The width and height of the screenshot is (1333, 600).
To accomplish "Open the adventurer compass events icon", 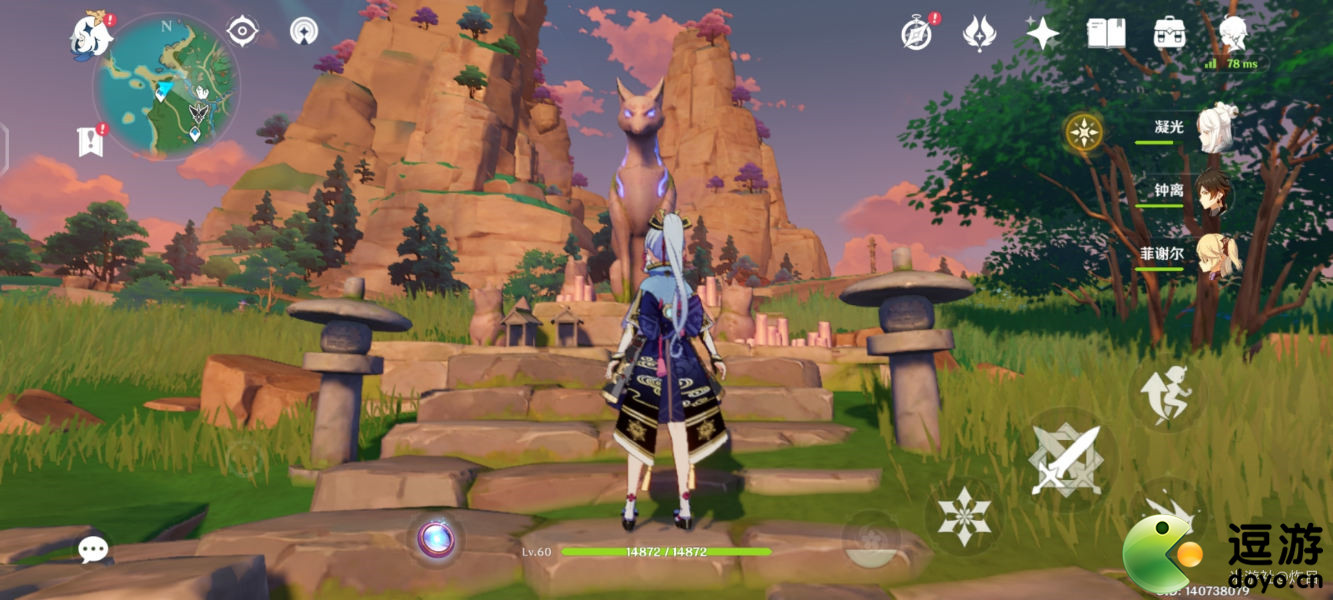I will 916,34.
